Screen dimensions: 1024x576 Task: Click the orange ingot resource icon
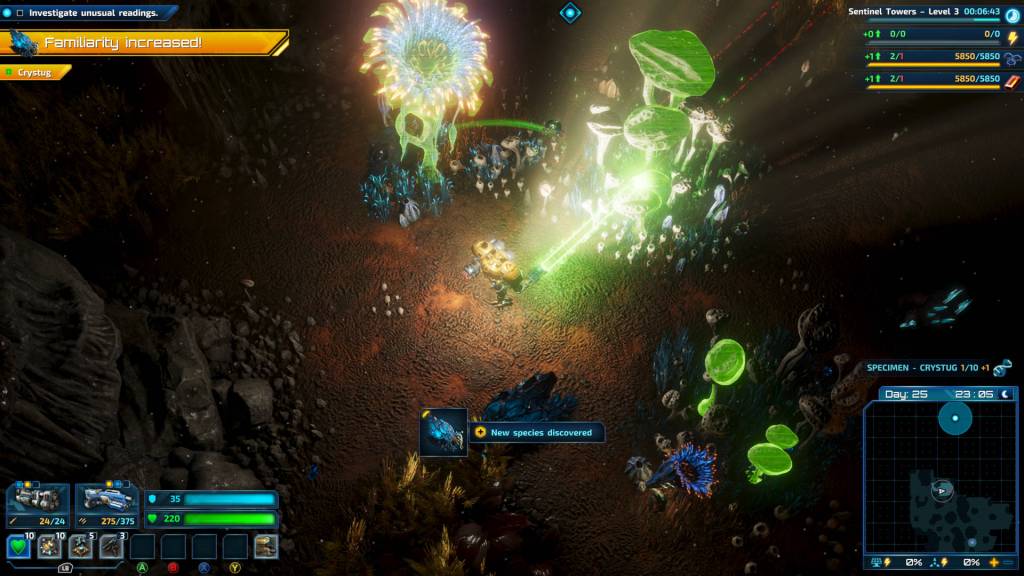(1012, 79)
